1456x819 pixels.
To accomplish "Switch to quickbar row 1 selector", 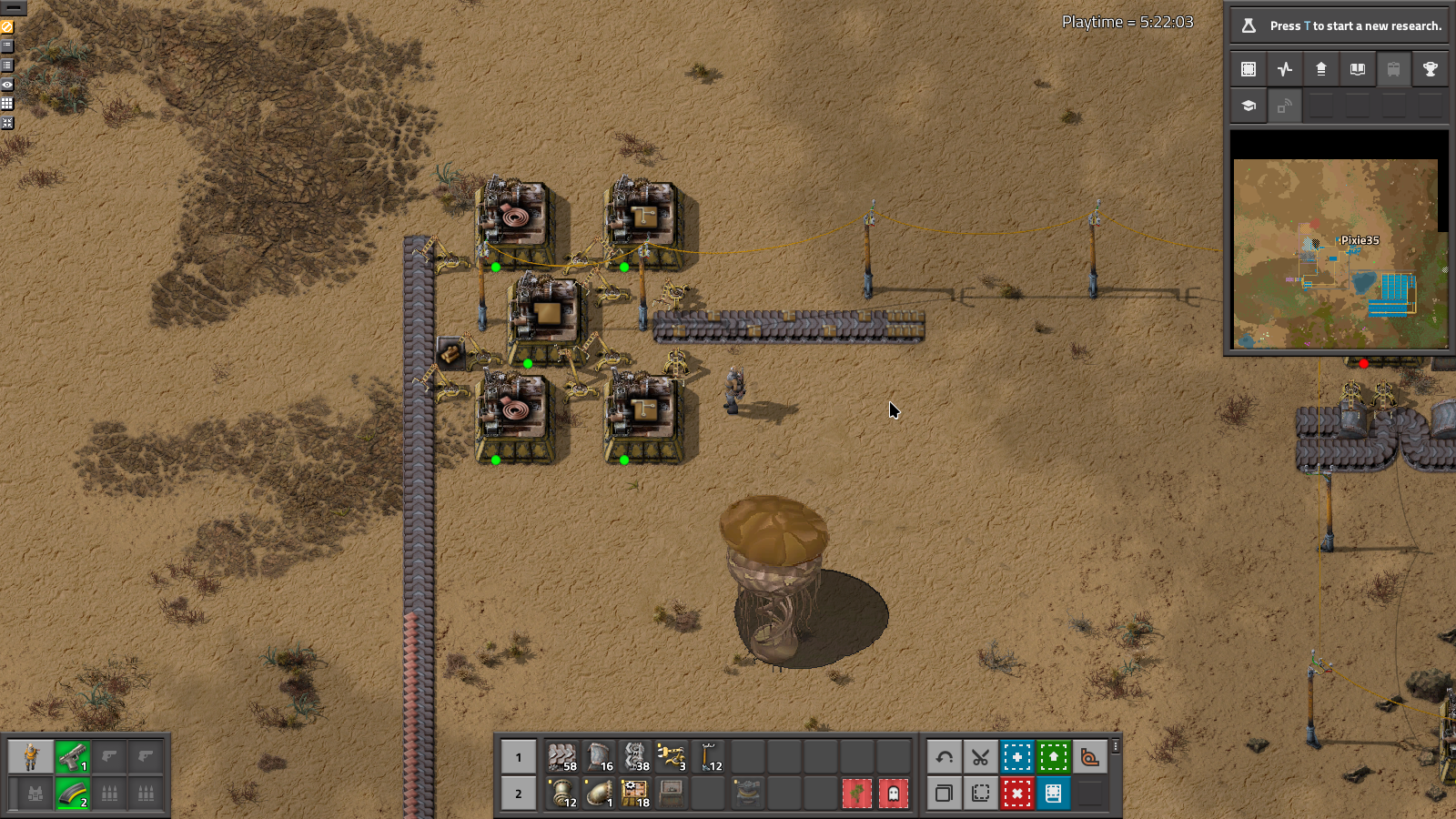I will tap(519, 756).
